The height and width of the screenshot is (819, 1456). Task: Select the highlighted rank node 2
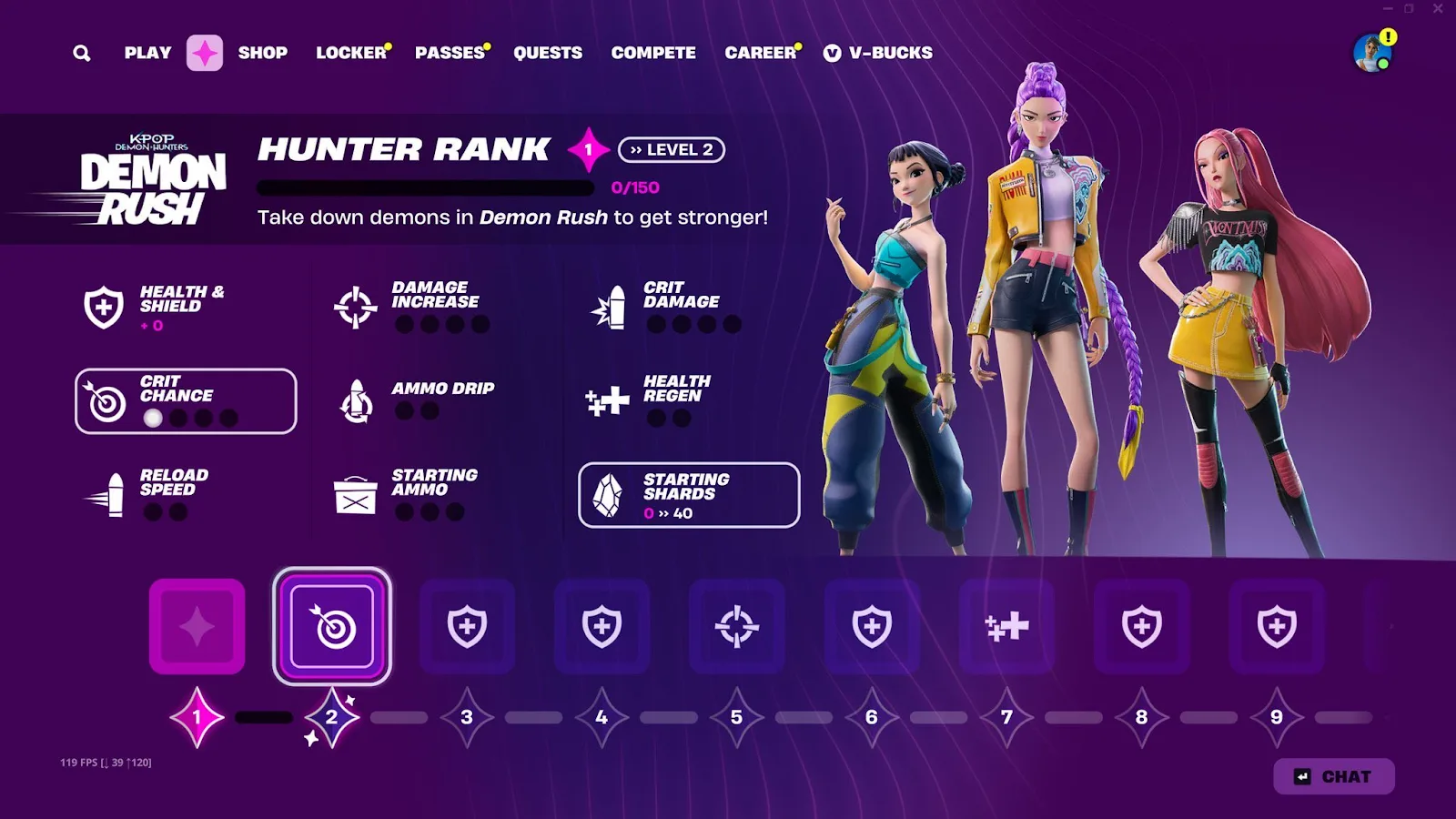[332, 626]
